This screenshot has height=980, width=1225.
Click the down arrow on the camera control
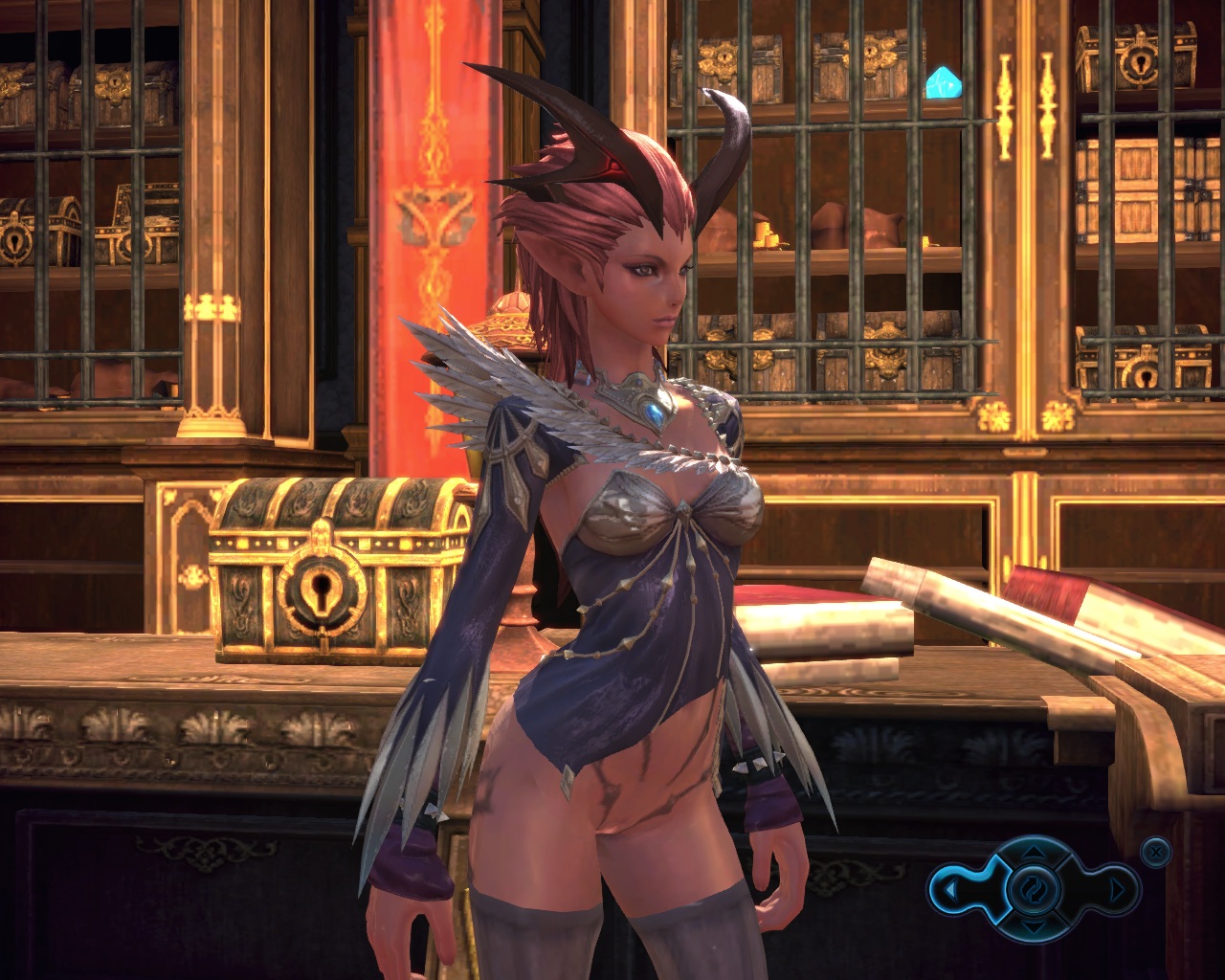1033,927
